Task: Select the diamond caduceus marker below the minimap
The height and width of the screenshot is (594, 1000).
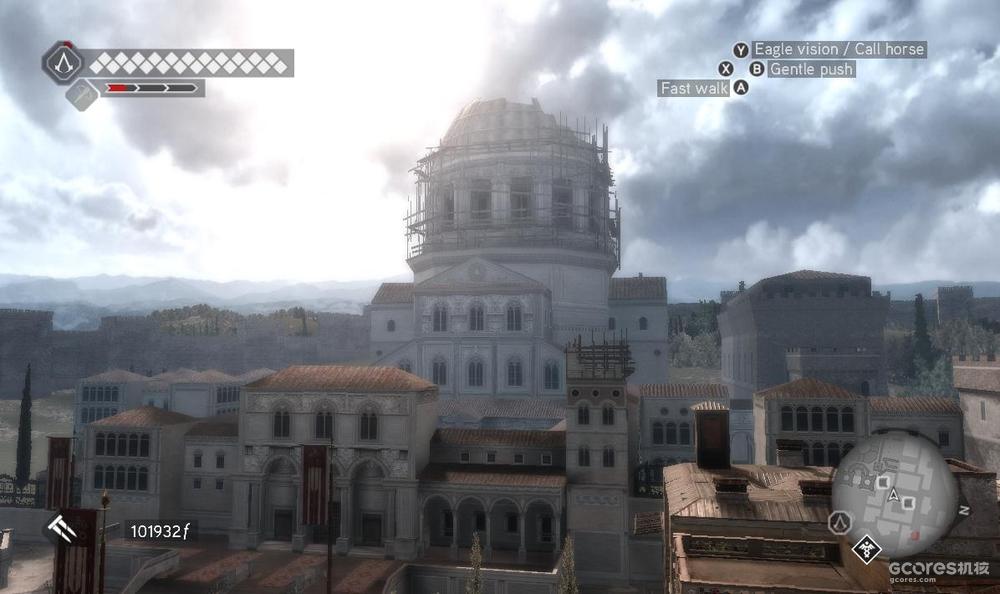Action: pyautogui.click(x=866, y=547)
